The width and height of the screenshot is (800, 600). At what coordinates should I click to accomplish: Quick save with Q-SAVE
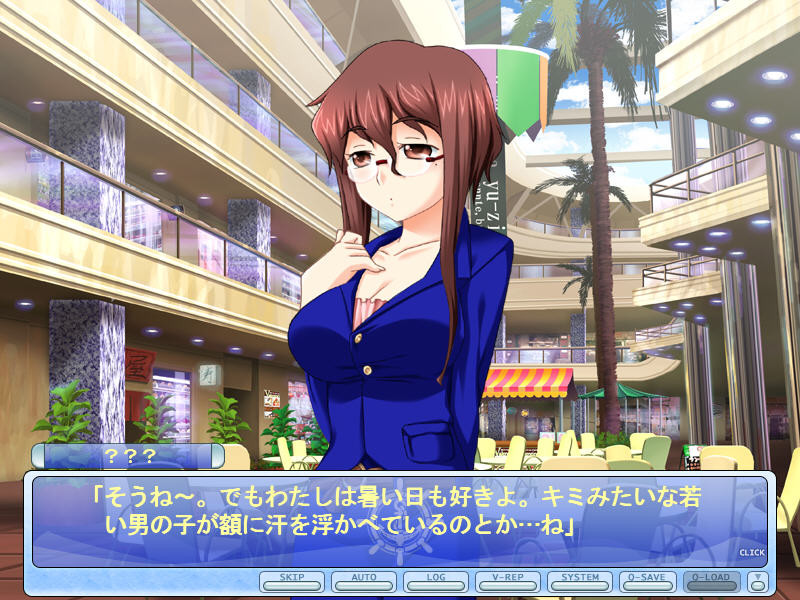[652, 580]
